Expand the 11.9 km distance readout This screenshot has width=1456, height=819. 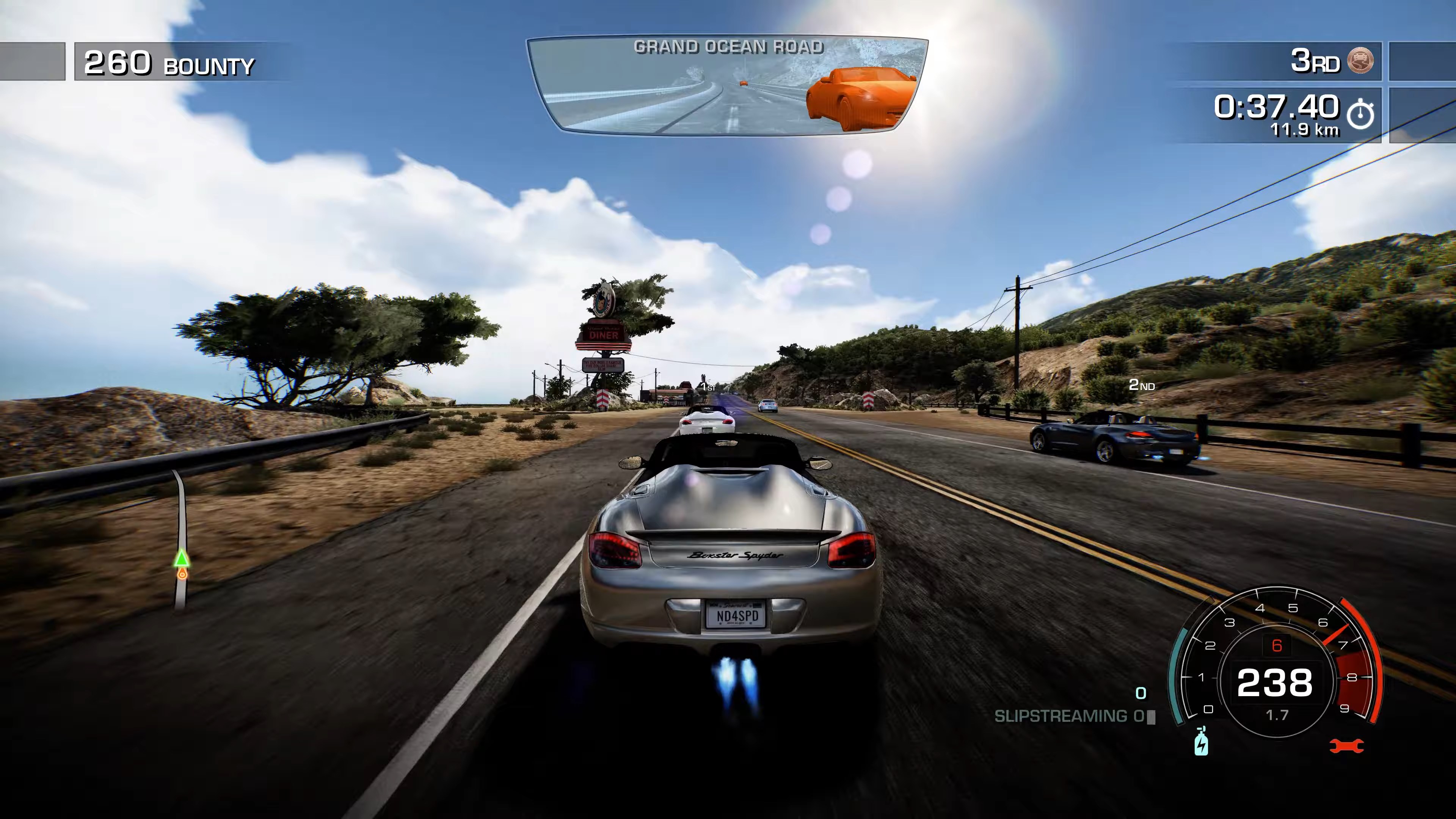tap(1305, 131)
